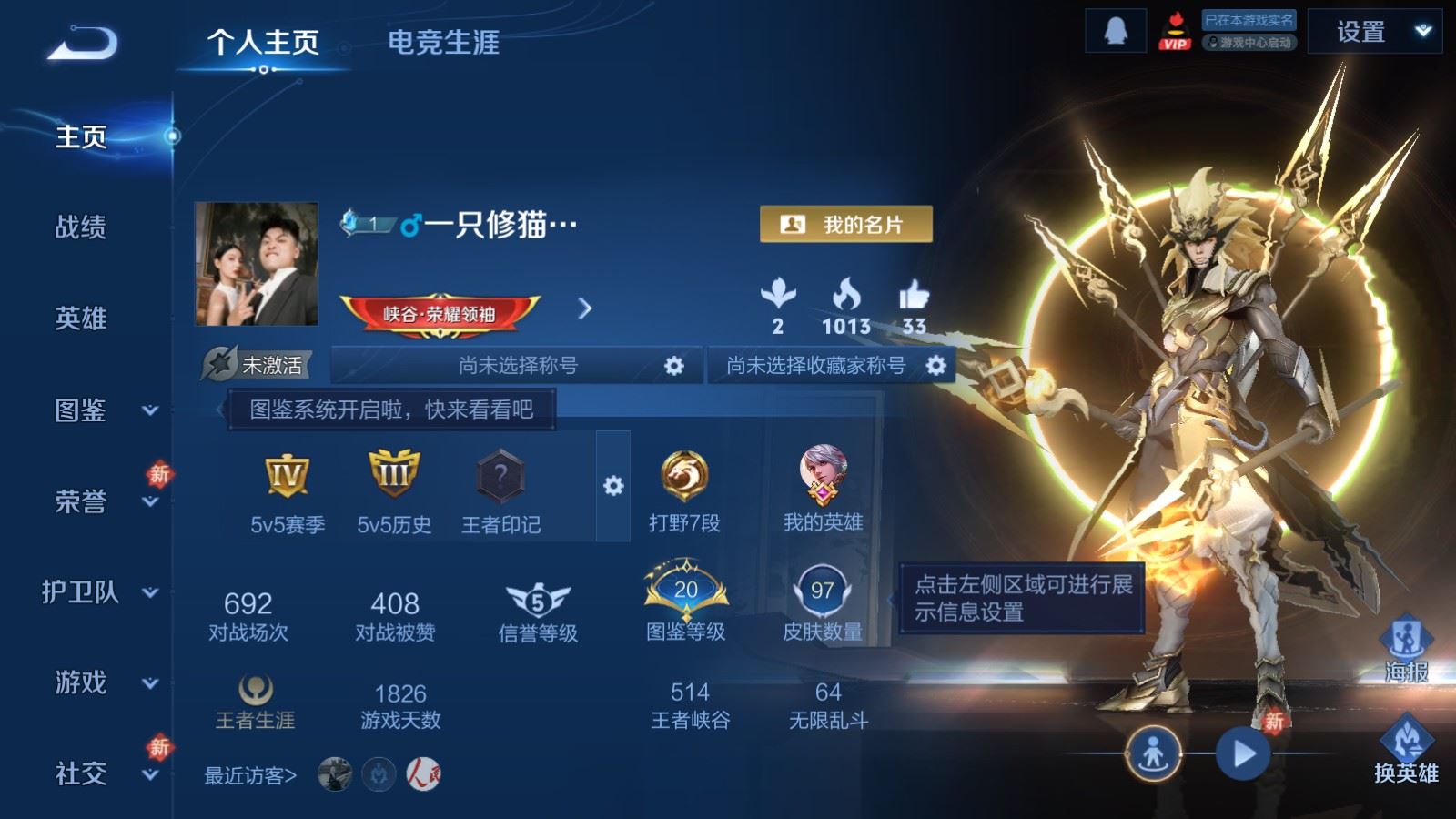The image size is (1456, 819).
Task: Click the 图鉴等级 level 20 shield icon
Action: [x=684, y=591]
